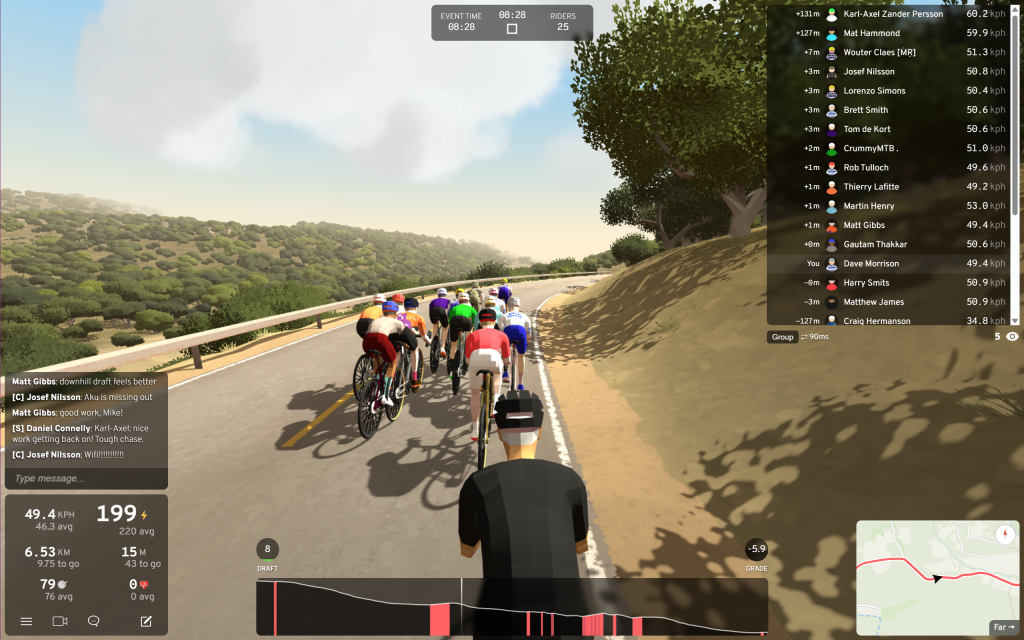
Task: Click the rider list scroll-down arrow
Action: [x=1015, y=320]
